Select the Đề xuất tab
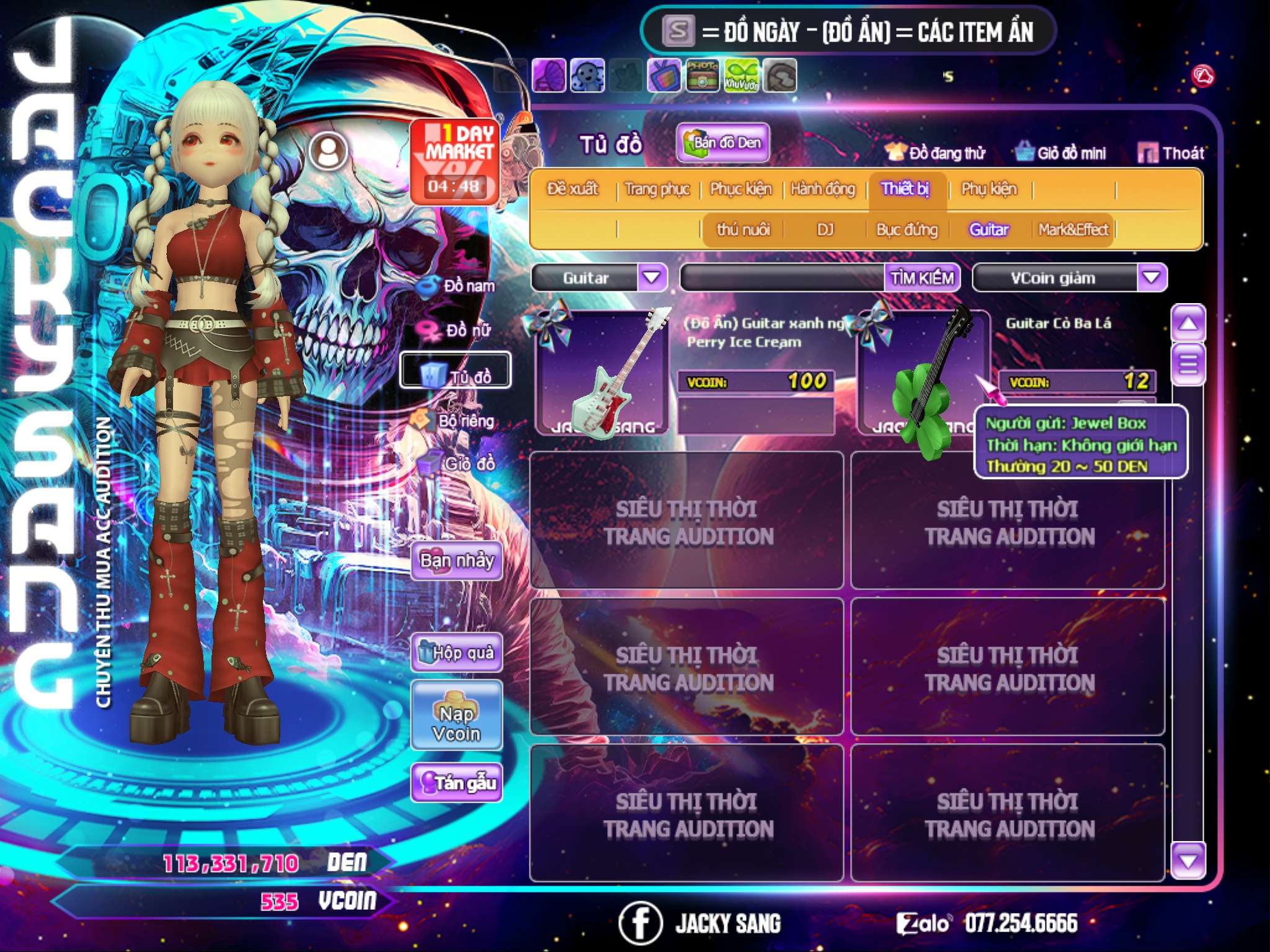Screen dimensions: 1270x952 572,188
